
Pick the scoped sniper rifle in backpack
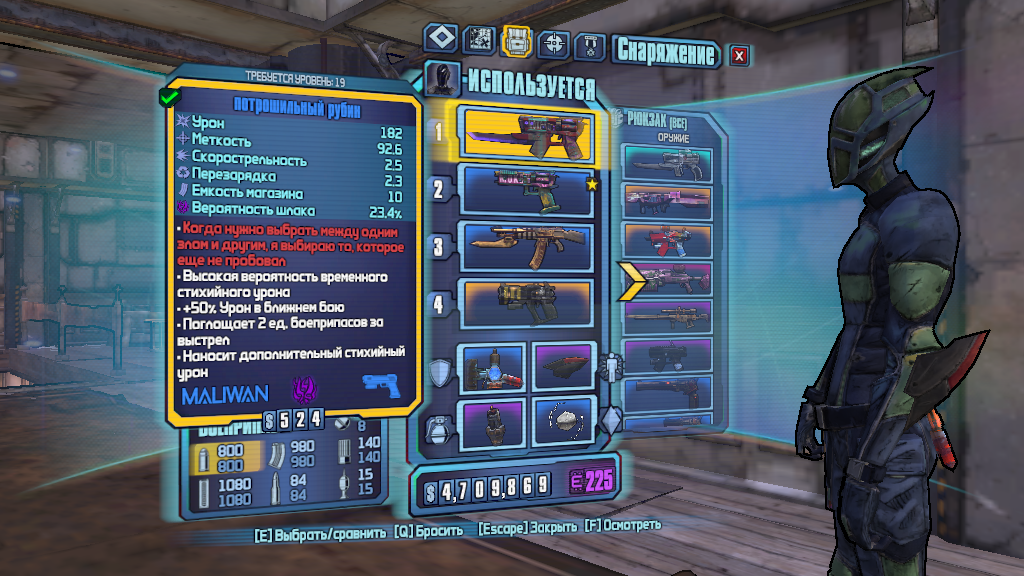(x=670, y=318)
